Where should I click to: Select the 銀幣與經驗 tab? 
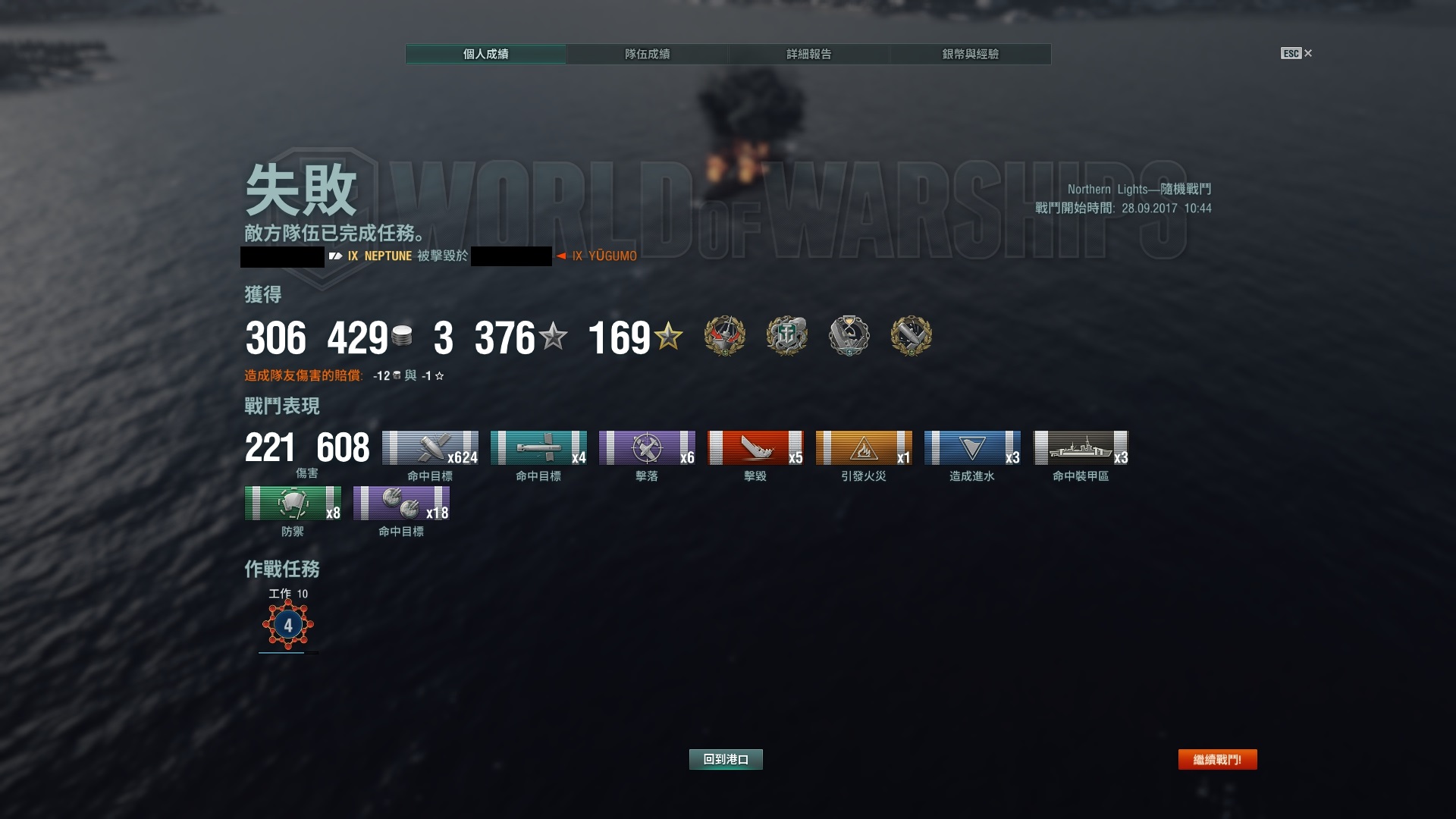(x=970, y=54)
